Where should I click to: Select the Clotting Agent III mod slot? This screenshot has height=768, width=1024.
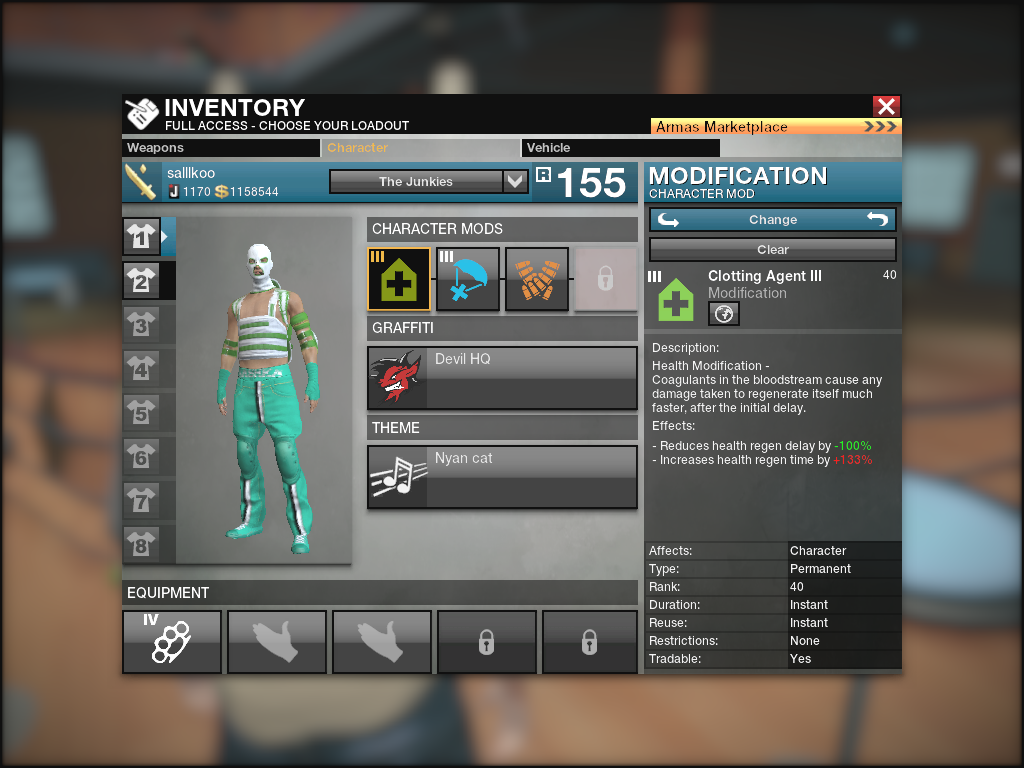[x=399, y=279]
